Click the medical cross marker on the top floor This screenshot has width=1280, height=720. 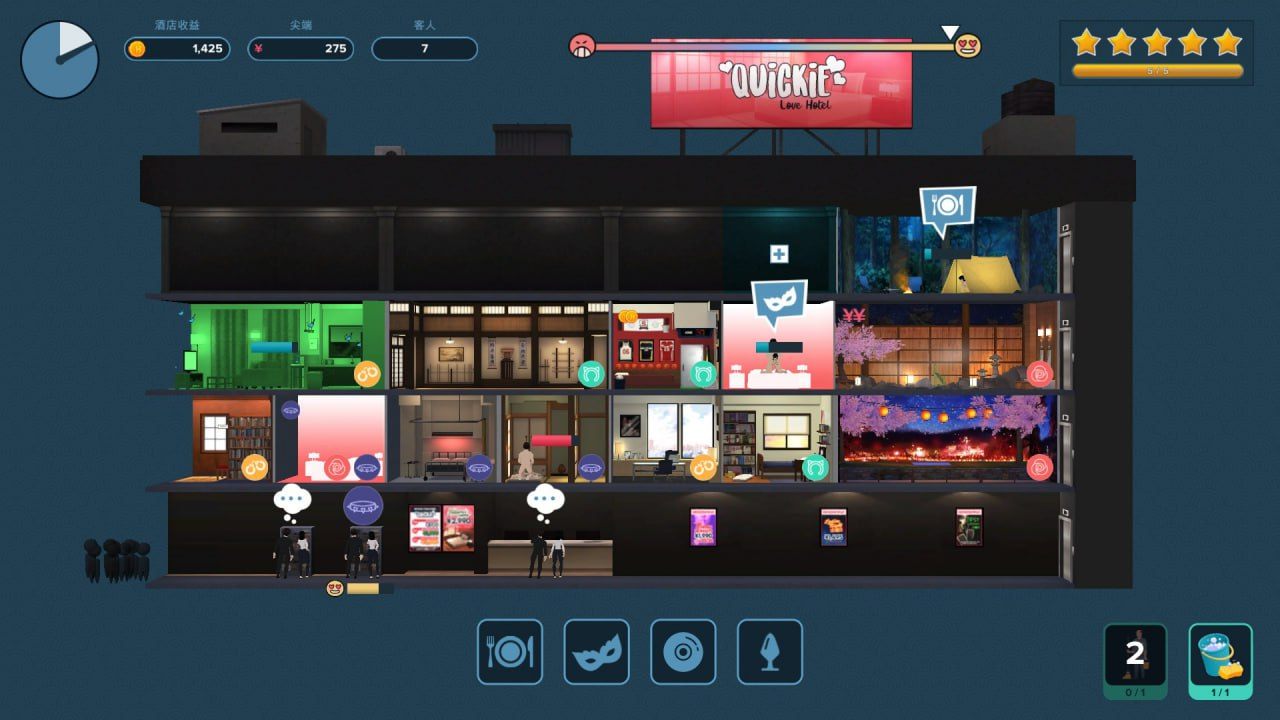778,255
